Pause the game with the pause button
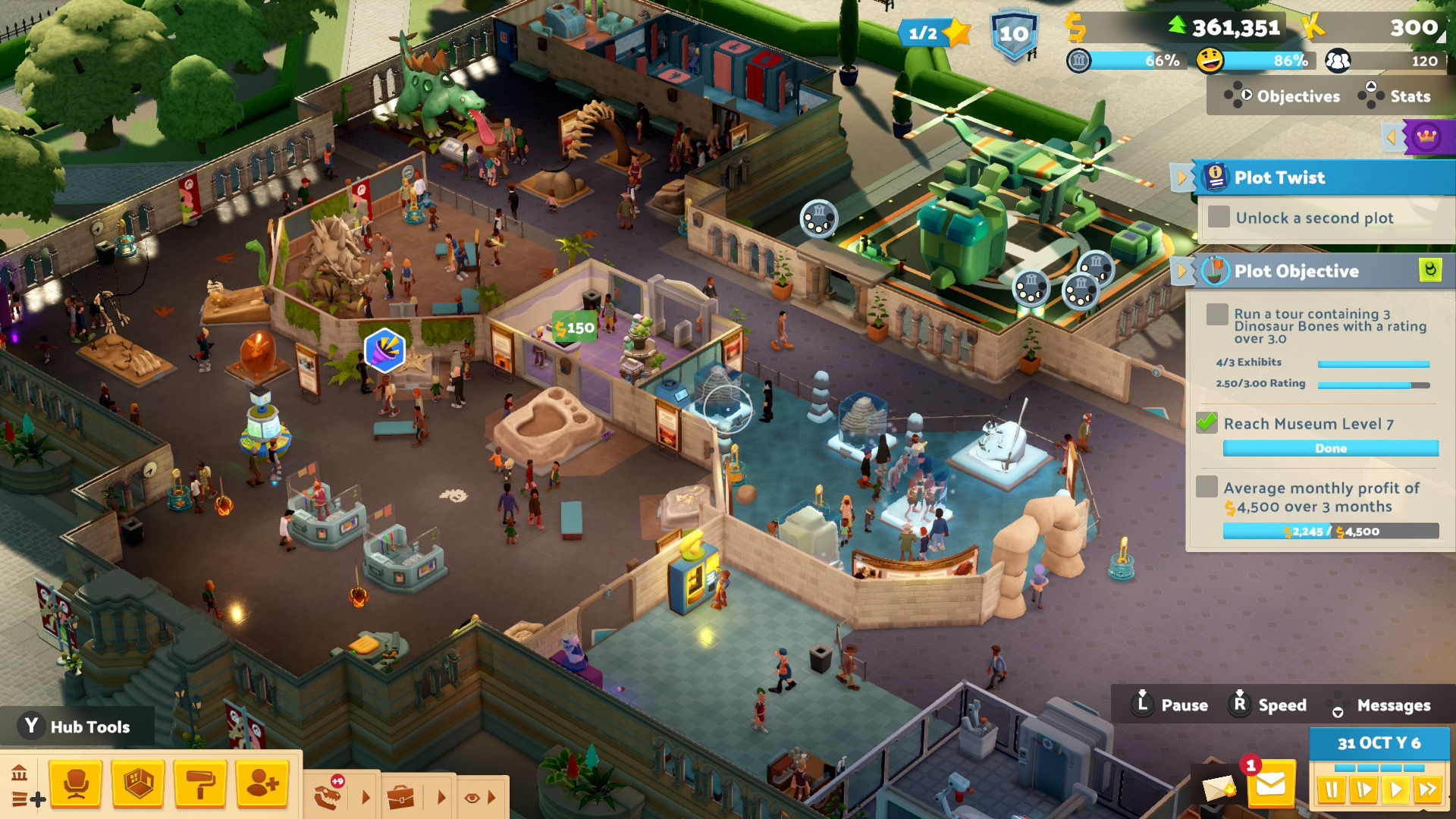This screenshot has height=819, width=1456. (1331, 790)
